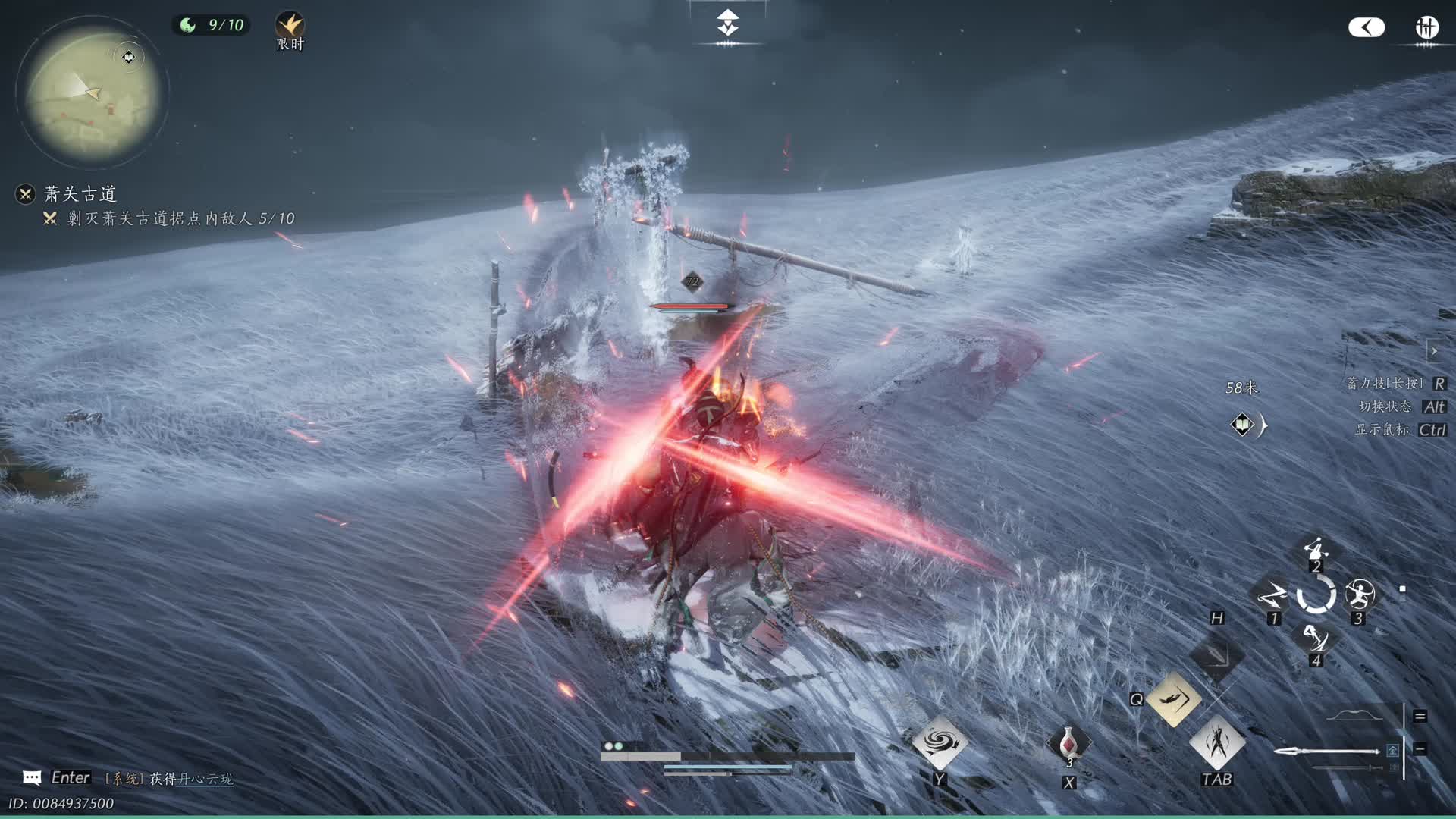Use the dimmed H skill diamond
Image resolution: width=1456 pixels, height=819 pixels.
[1216, 654]
